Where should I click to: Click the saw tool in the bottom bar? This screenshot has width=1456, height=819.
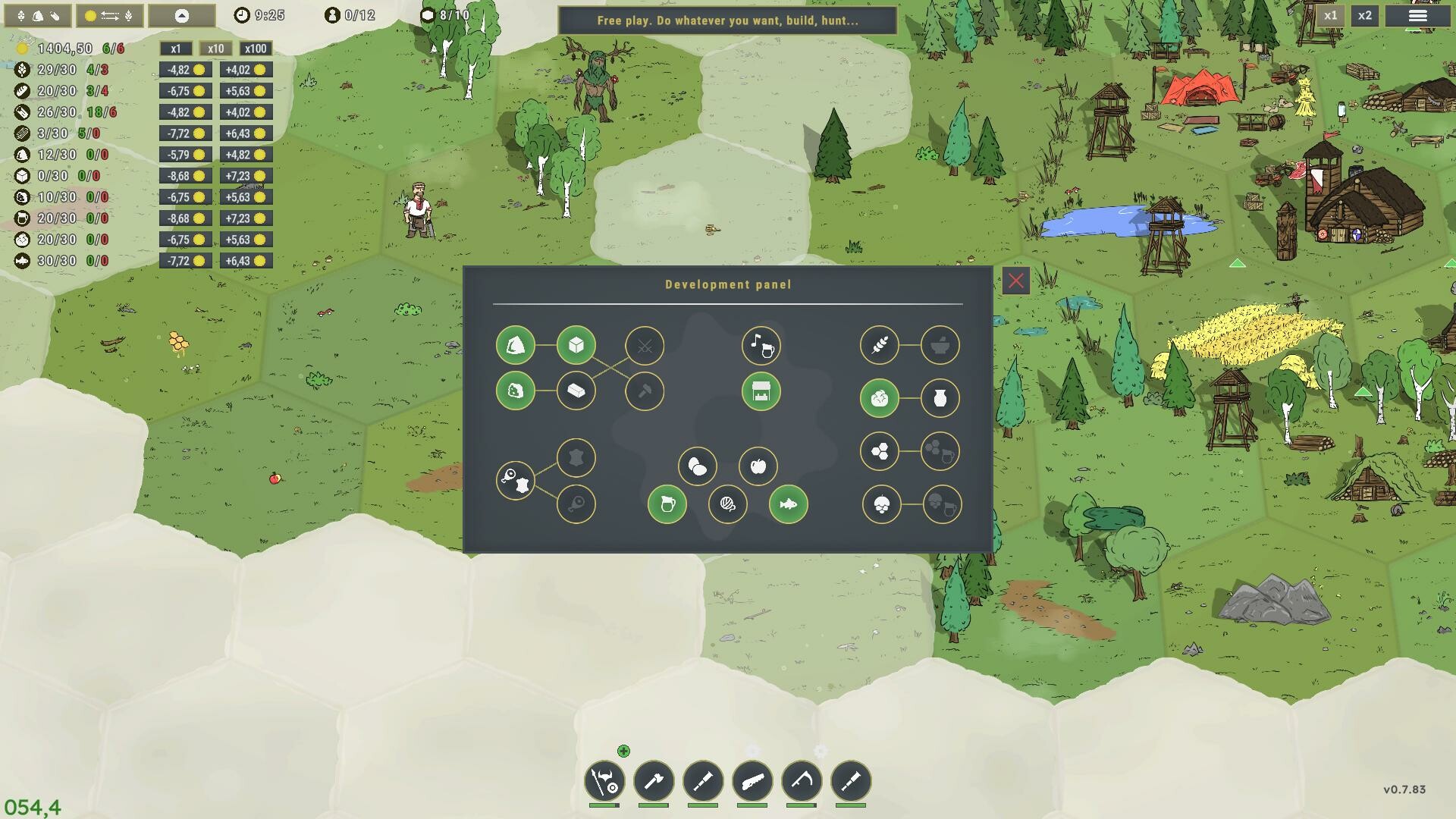751,783
